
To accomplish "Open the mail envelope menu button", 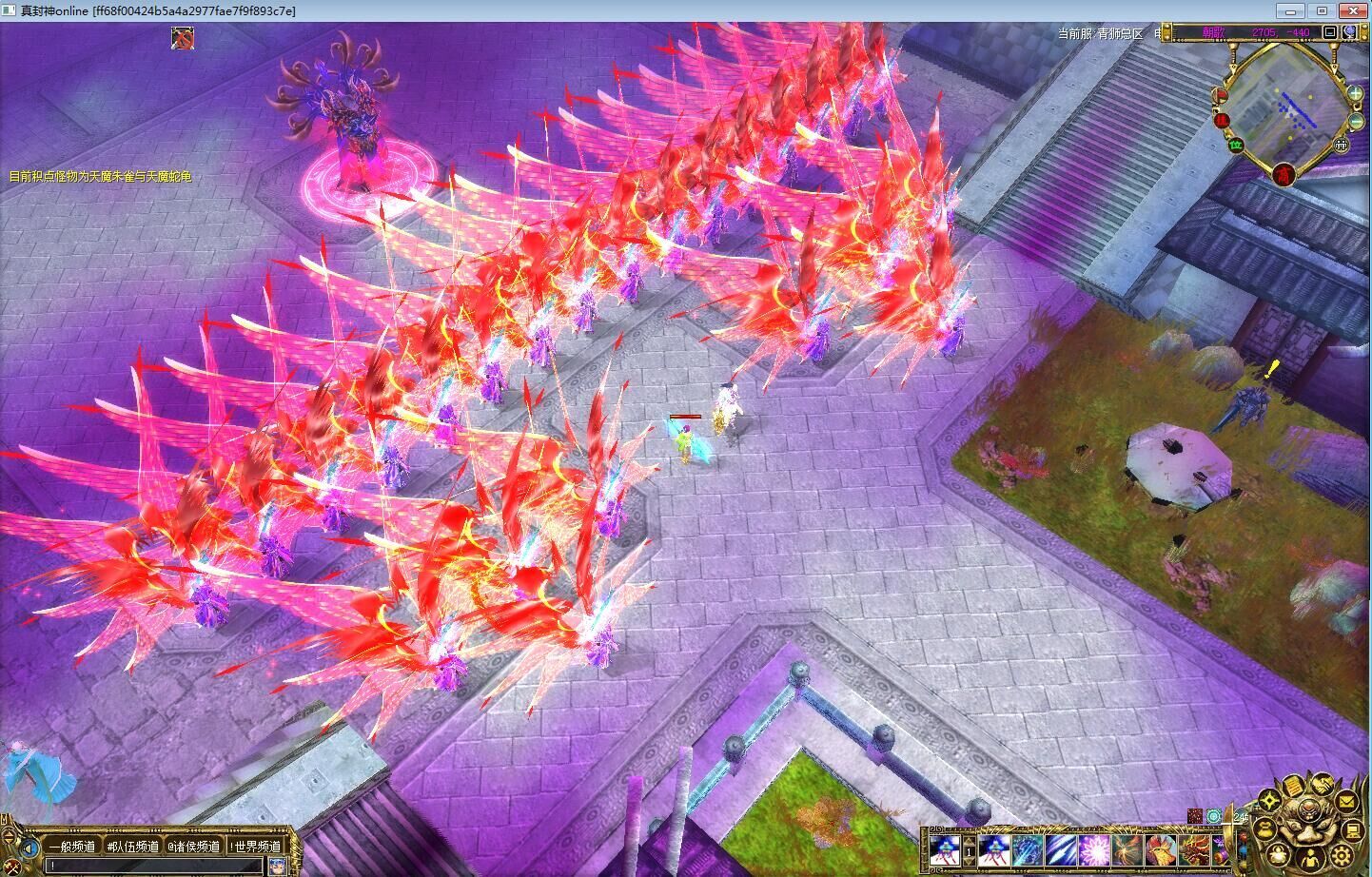I will click(x=1346, y=803).
